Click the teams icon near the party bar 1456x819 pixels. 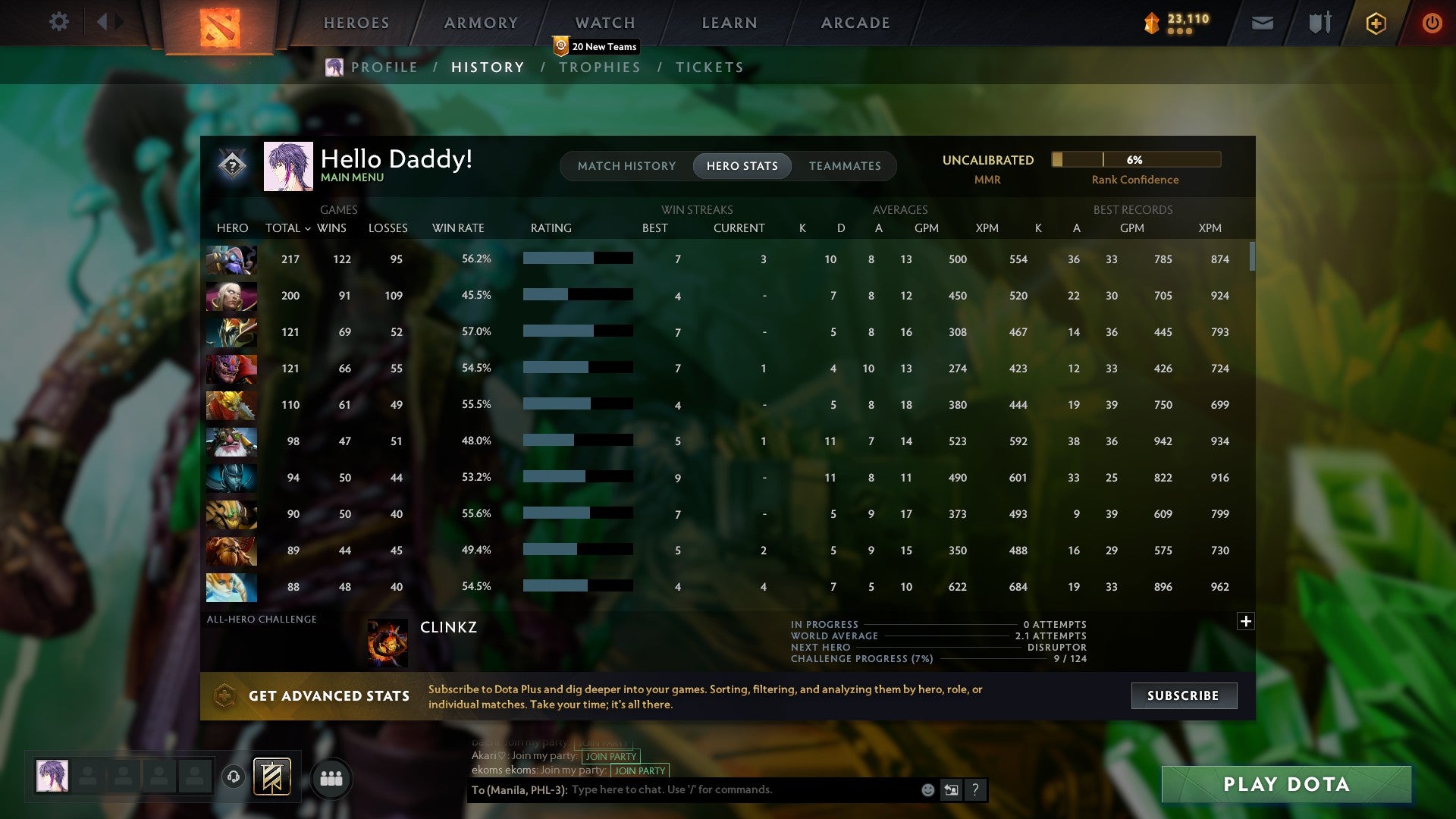click(331, 777)
